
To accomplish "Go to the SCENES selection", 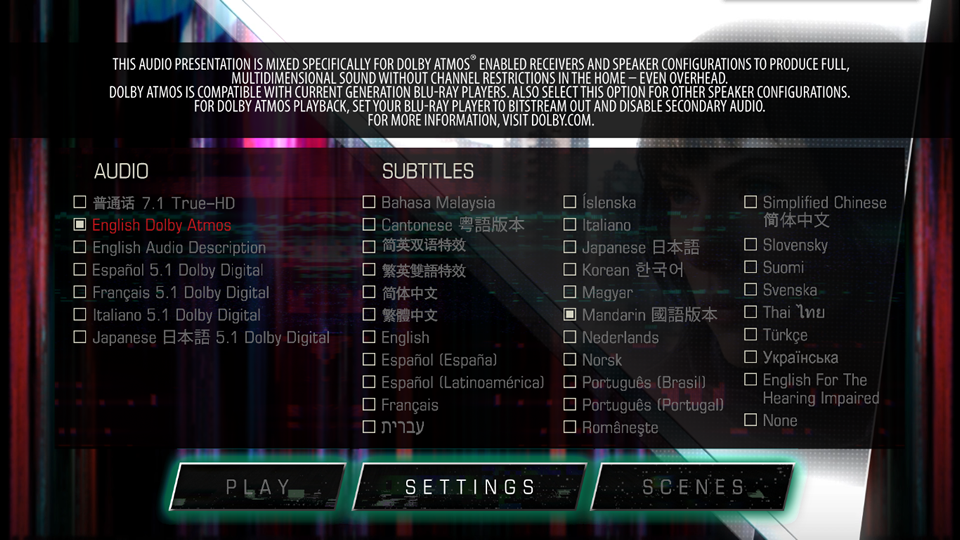I will 693,488.
